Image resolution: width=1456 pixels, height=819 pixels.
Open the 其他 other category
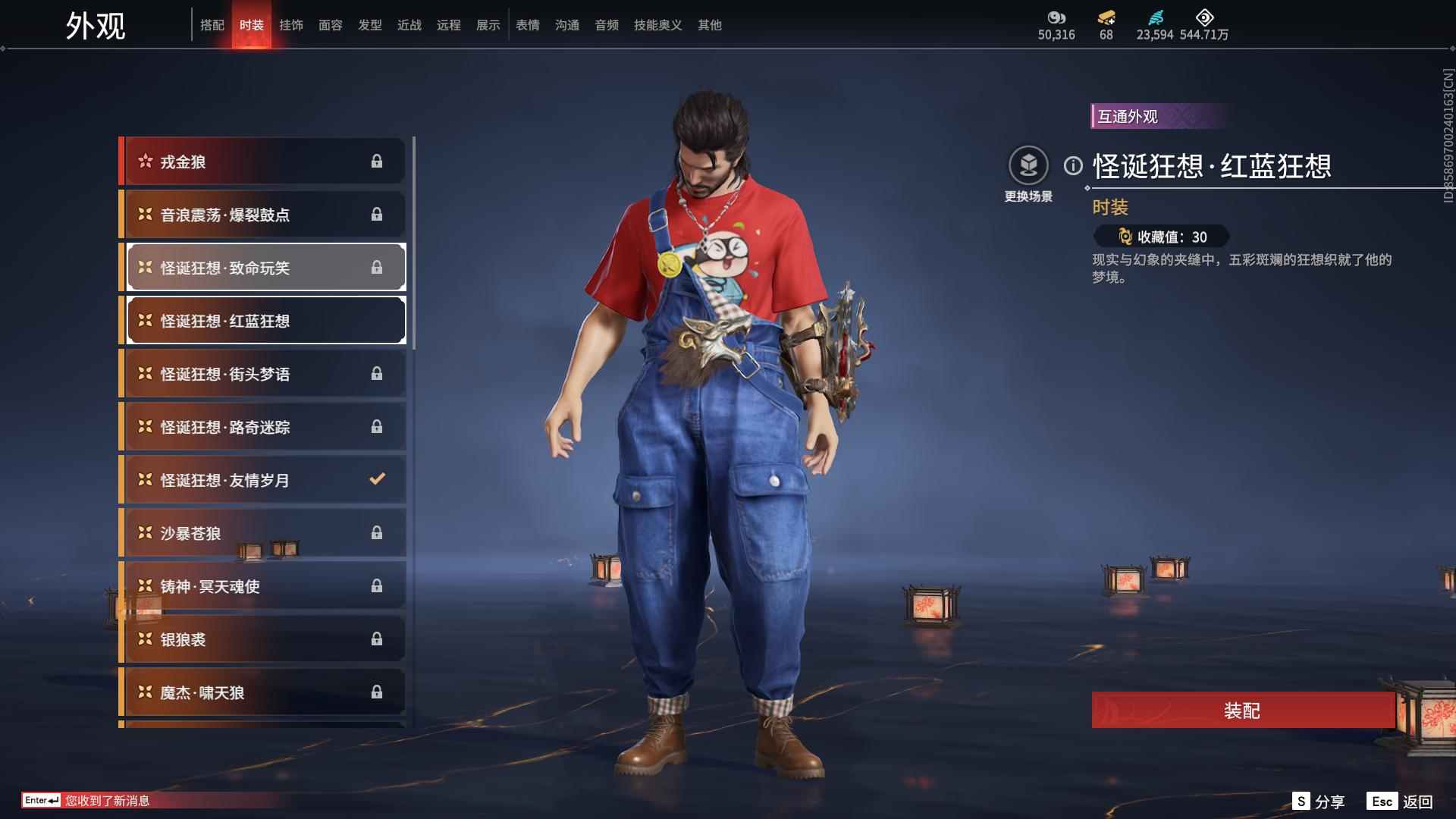[709, 24]
